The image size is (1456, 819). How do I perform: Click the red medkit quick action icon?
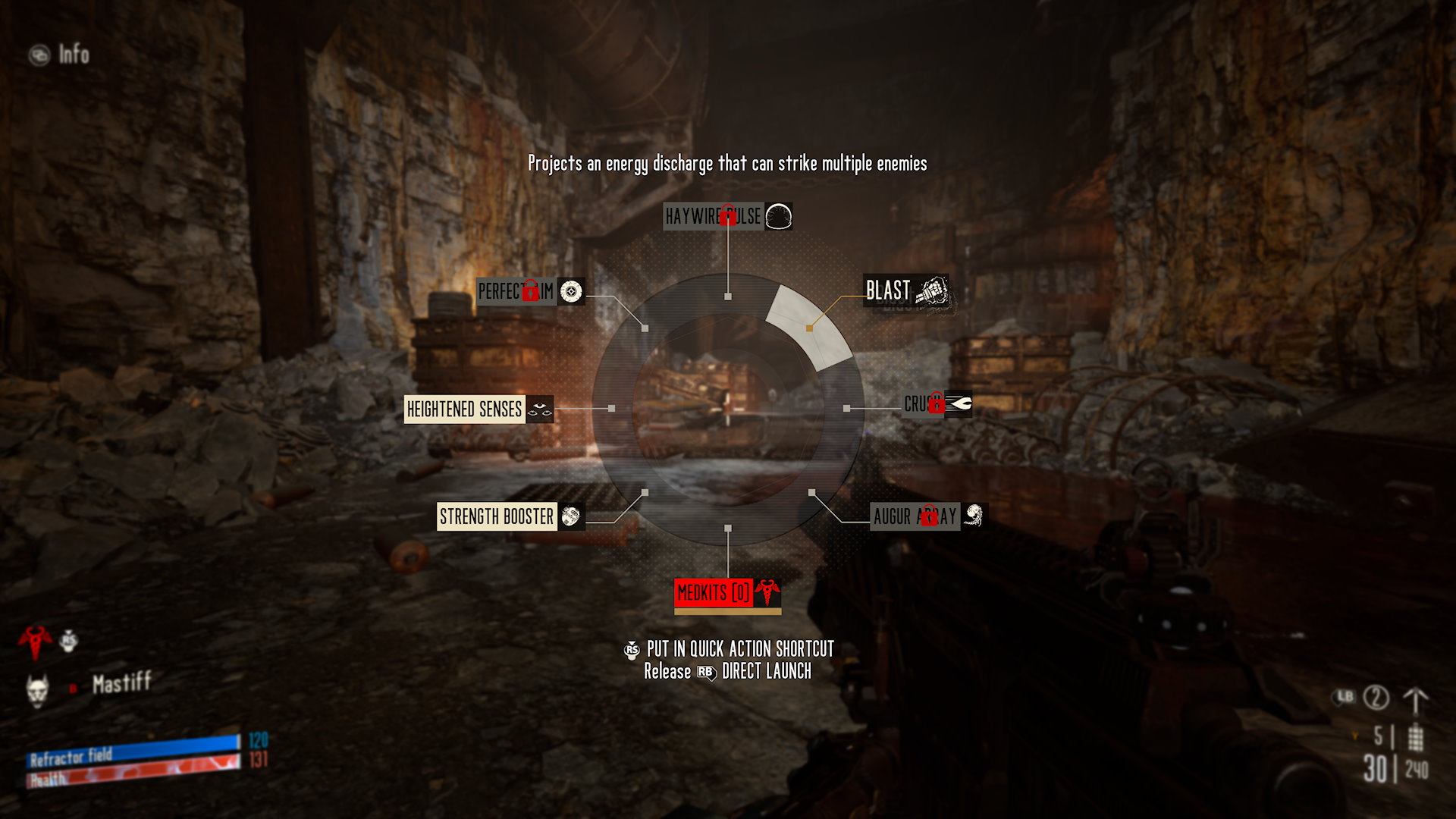tap(35, 641)
